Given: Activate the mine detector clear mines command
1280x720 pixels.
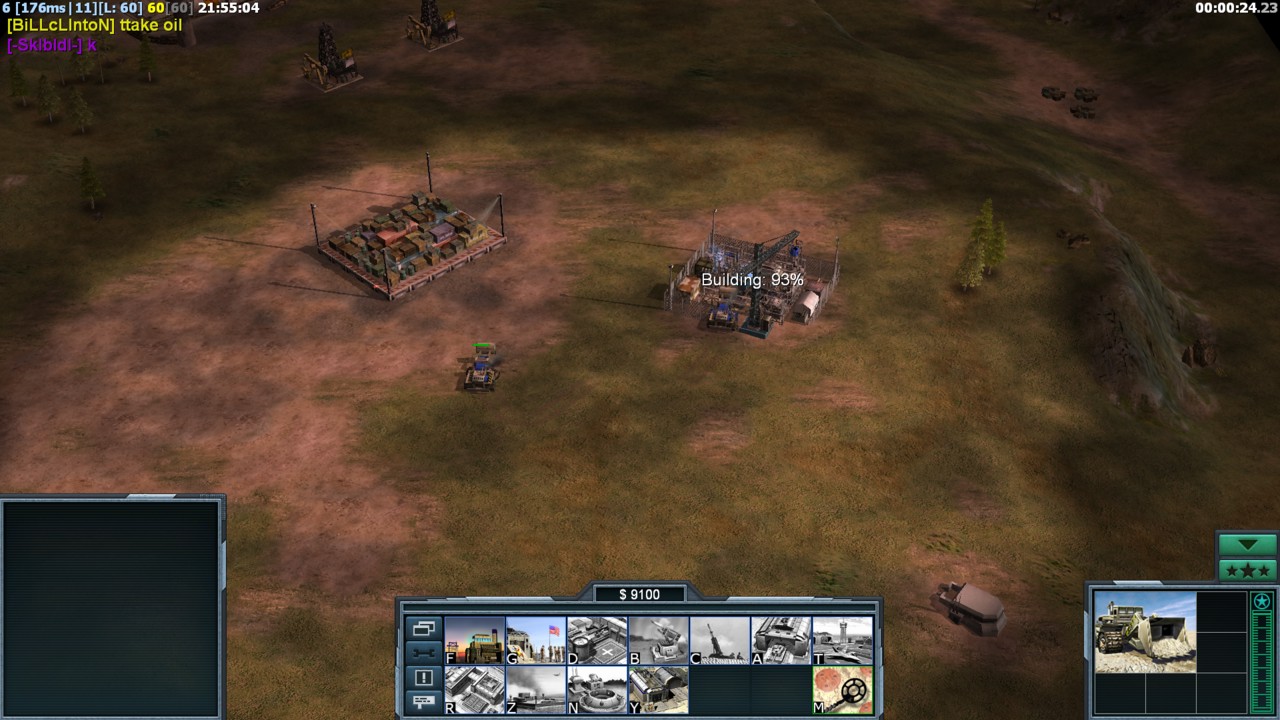Looking at the screenshot, I should (842, 690).
